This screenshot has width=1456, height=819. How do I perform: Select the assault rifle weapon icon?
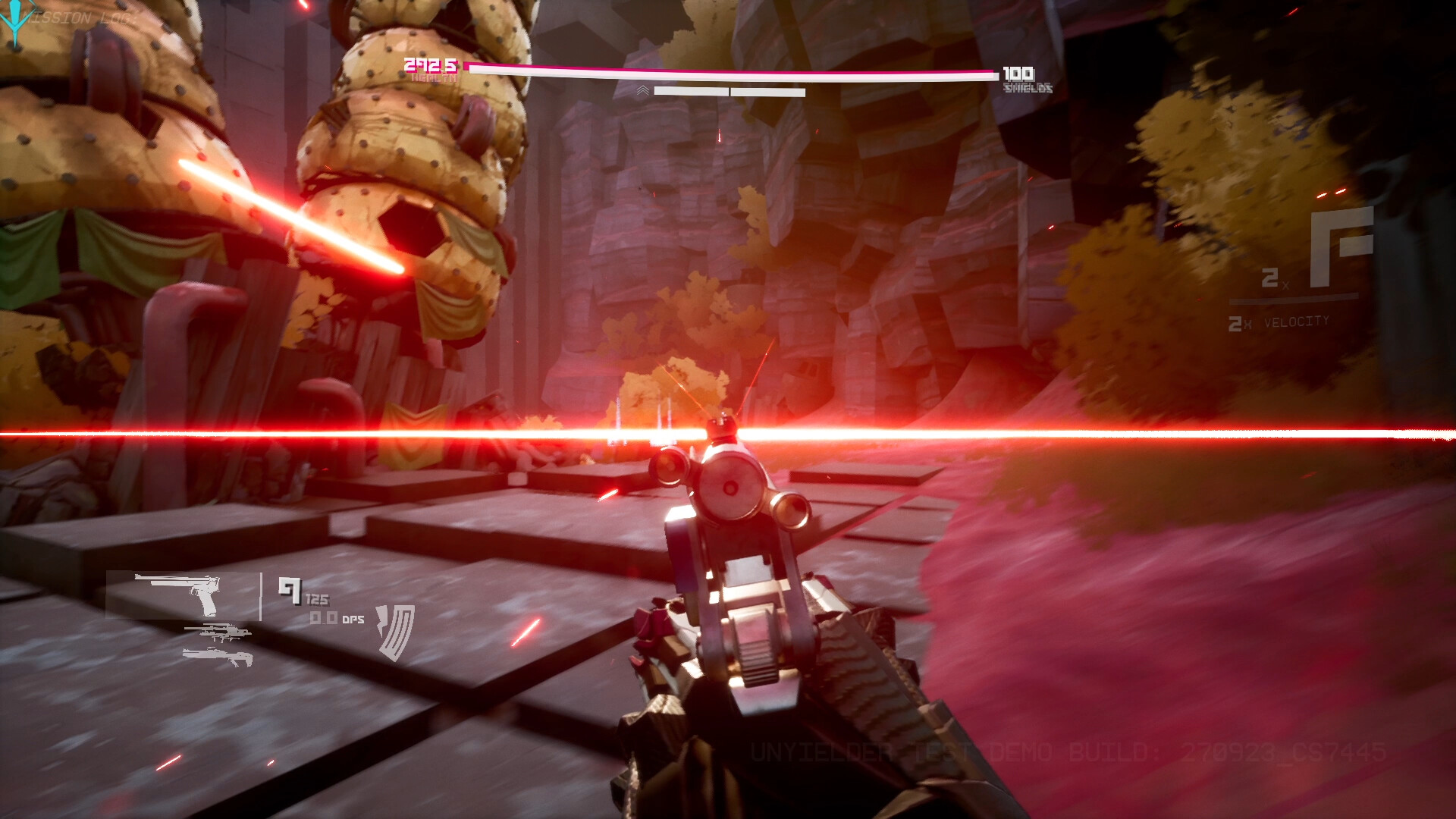[220, 632]
